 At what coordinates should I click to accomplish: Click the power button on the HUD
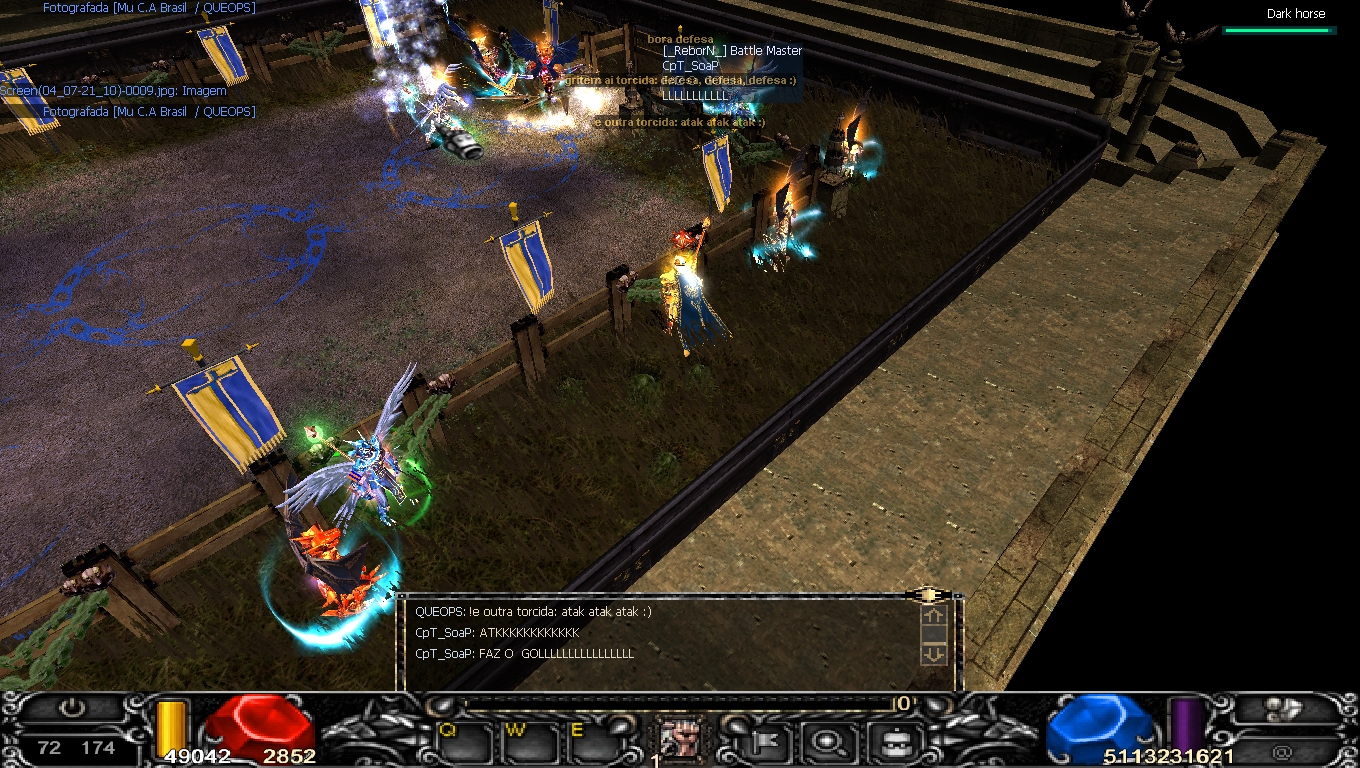(x=72, y=709)
